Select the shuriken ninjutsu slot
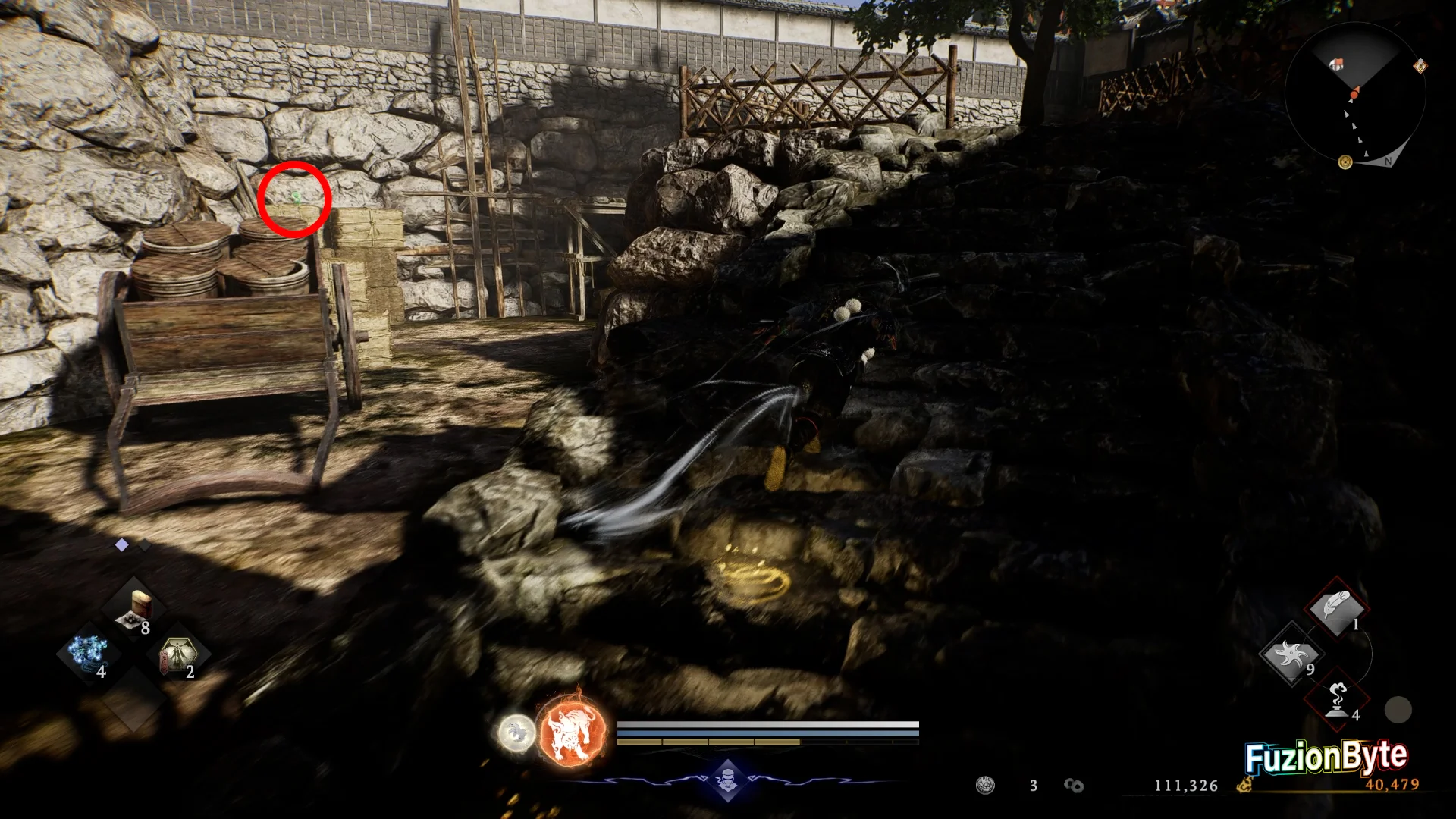The image size is (1456, 819). (x=1291, y=654)
